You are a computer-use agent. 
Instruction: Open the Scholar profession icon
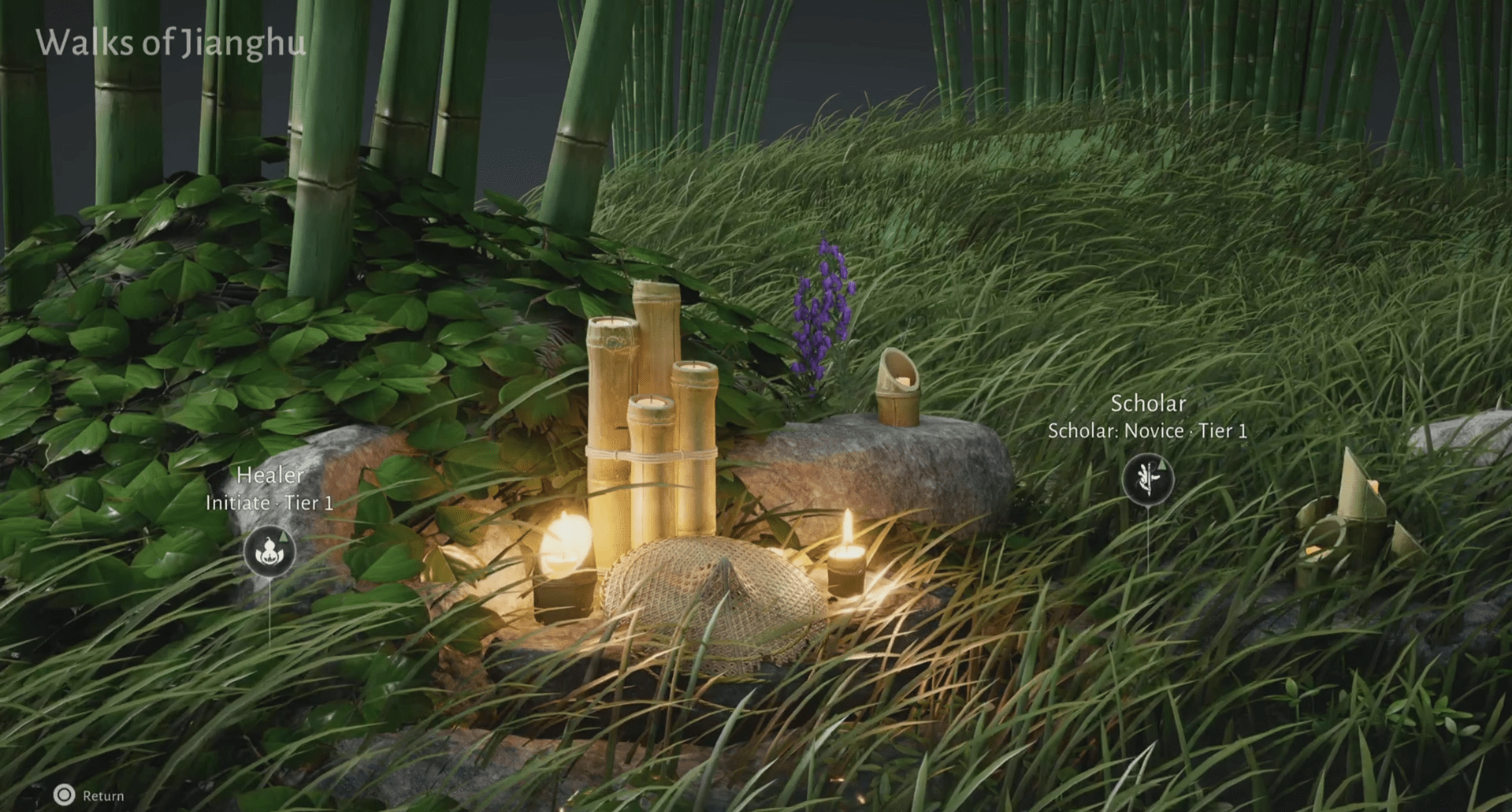(x=1147, y=478)
